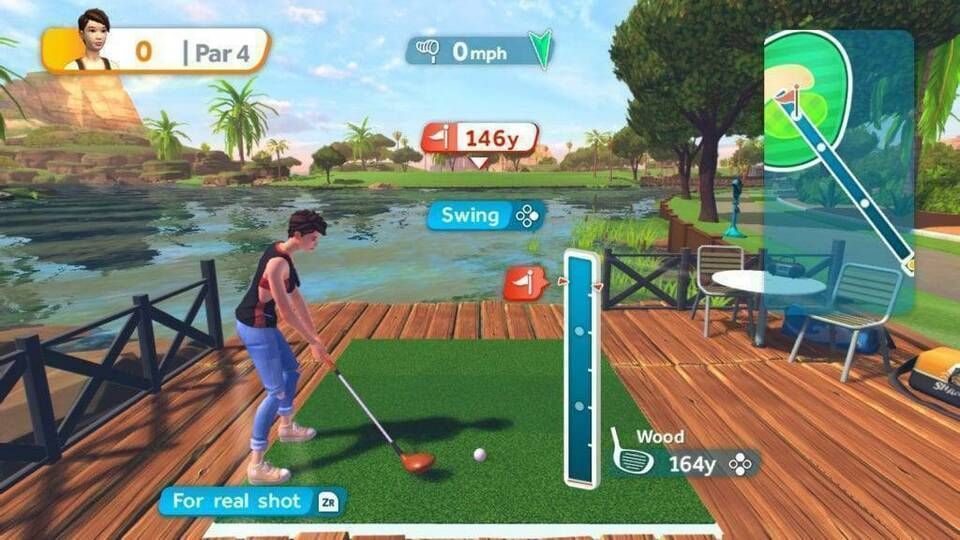
Task: Select the player avatar portrait
Action: [95, 41]
